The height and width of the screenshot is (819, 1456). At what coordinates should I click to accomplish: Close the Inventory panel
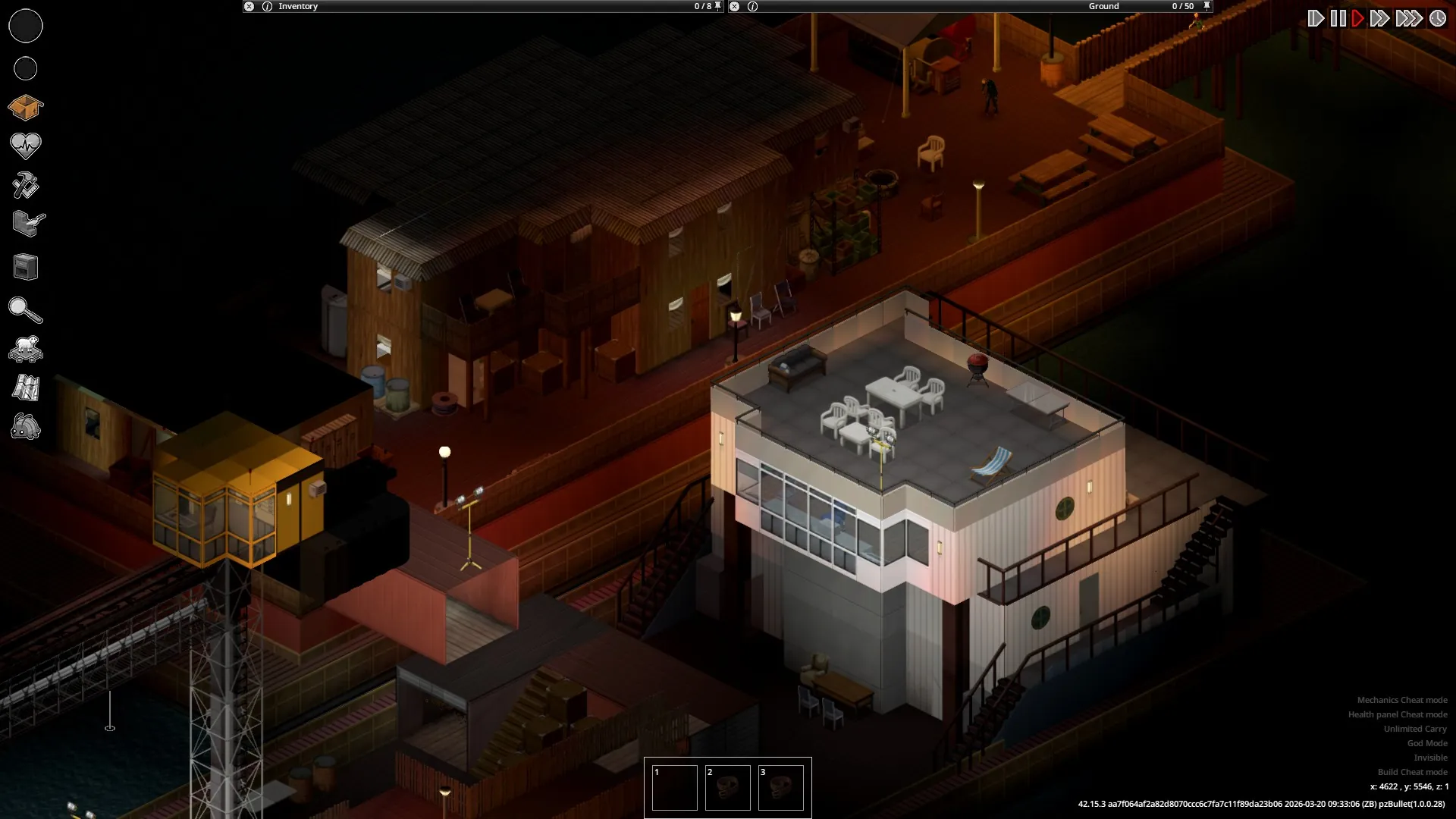coord(249,6)
